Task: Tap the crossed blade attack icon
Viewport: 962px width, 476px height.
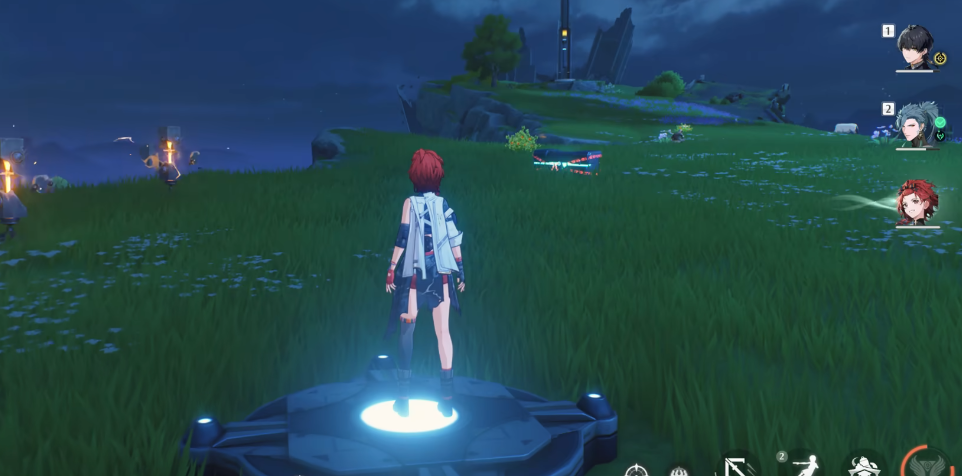Action: pos(739,468)
